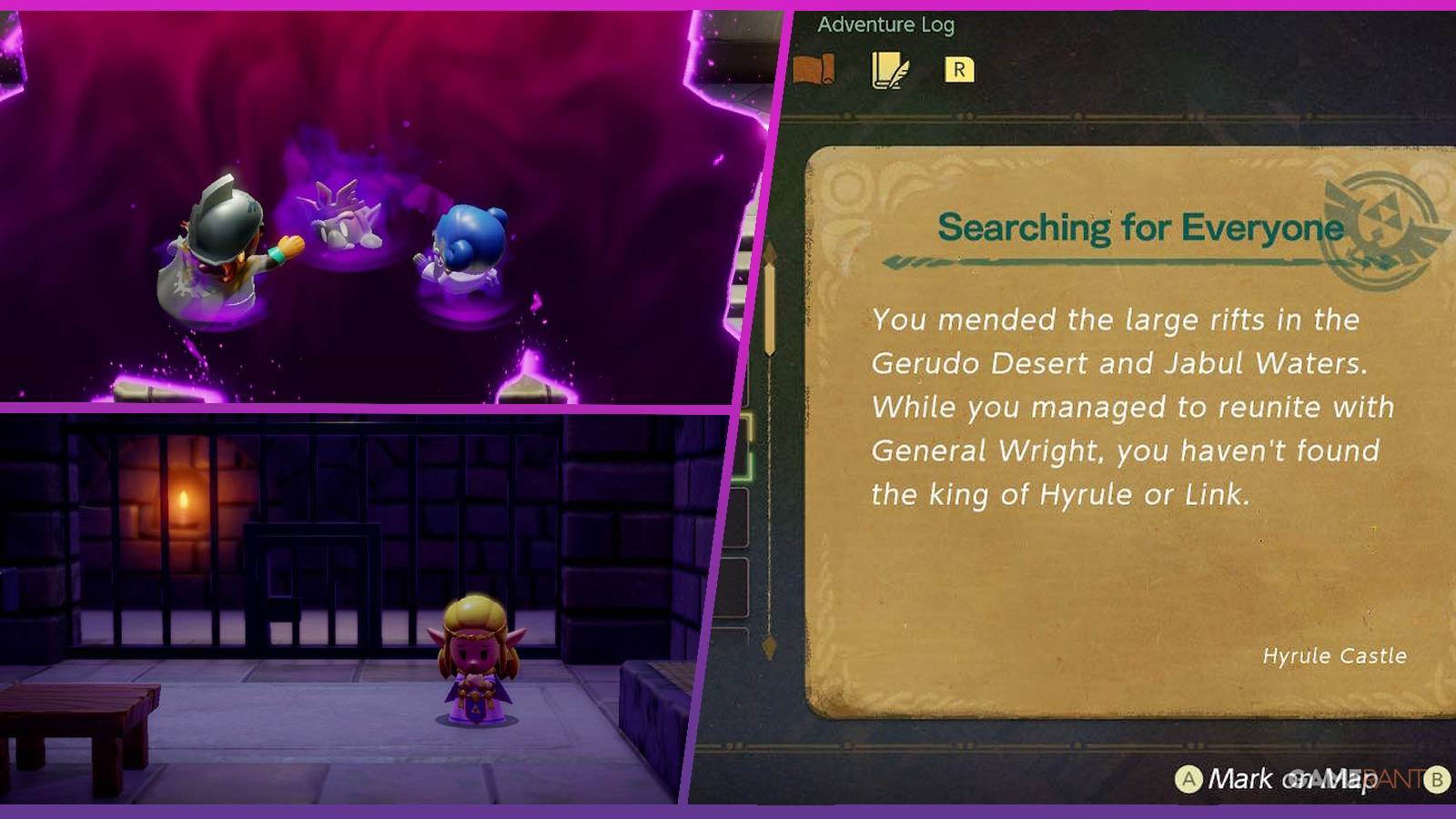Click the Hyrule Castle location label
Viewport: 1456px width, 819px height.
1336,655
